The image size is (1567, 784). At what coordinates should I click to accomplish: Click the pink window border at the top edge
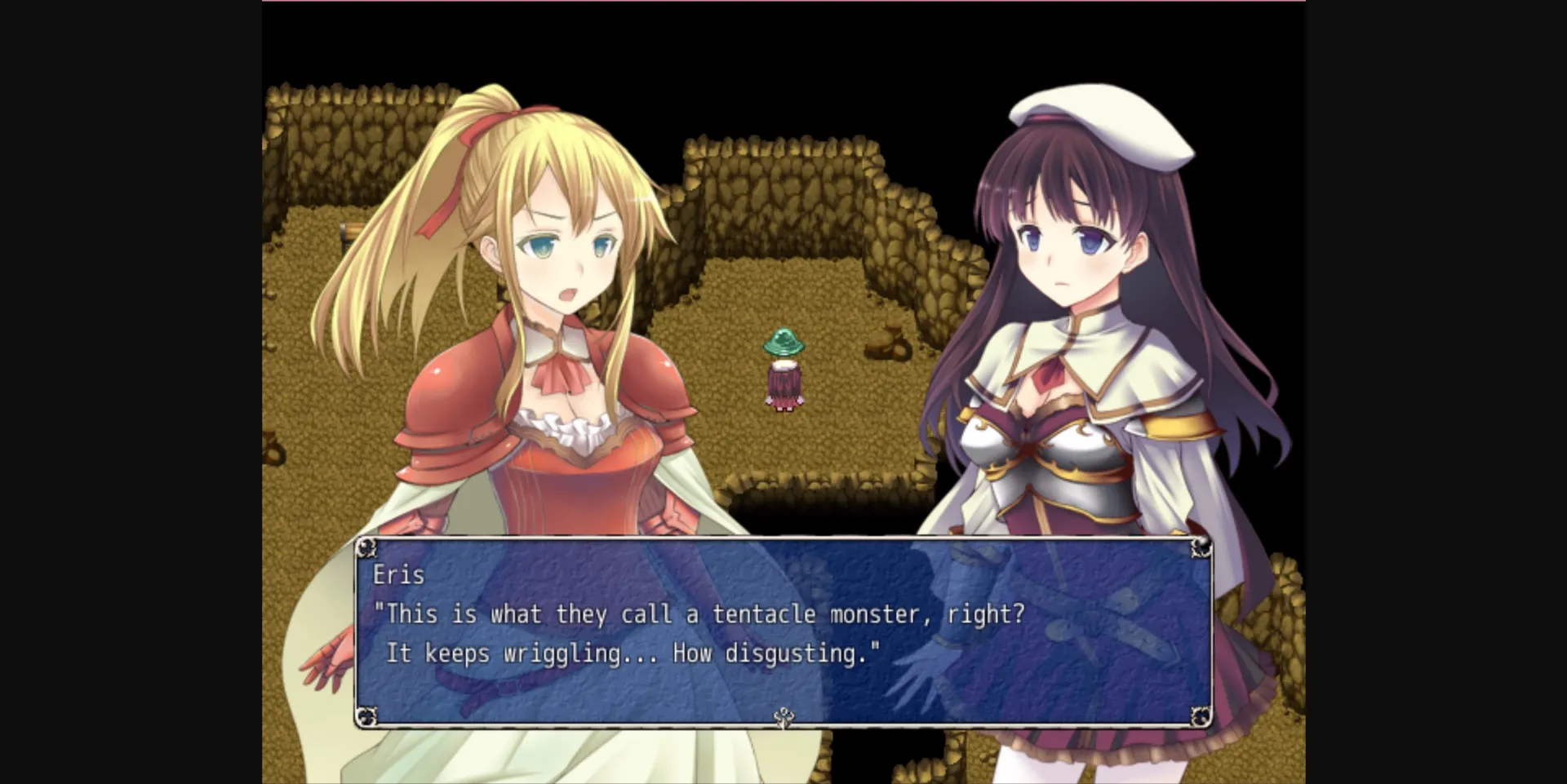(x=783, y=2)
